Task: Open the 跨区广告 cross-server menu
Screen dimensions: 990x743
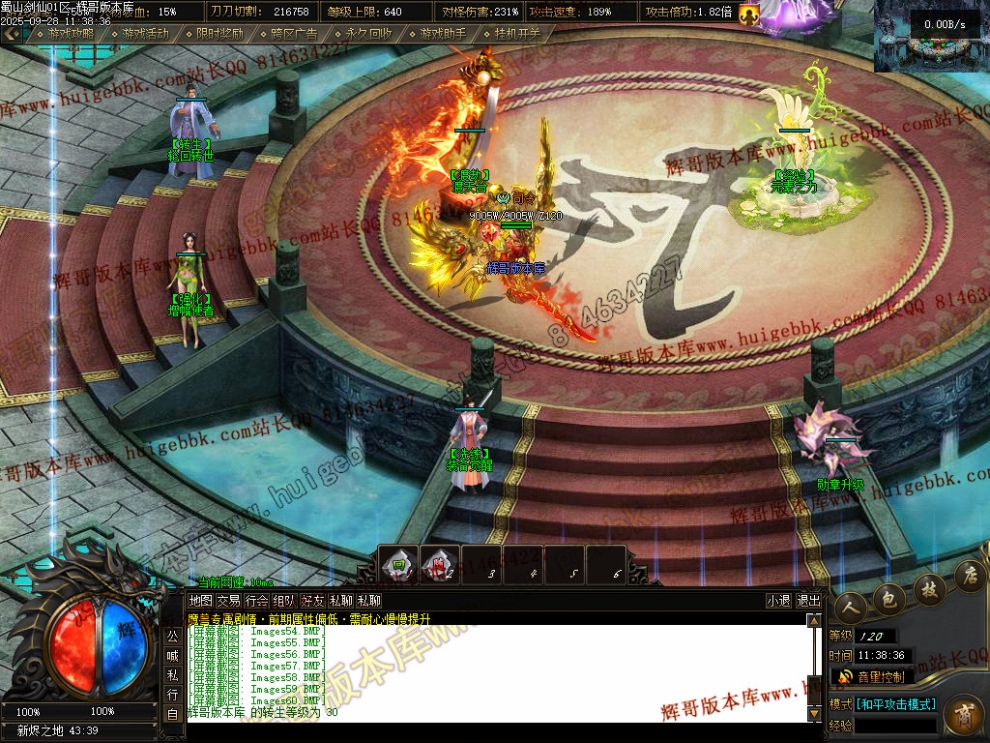Action: (x=292, y=33)
